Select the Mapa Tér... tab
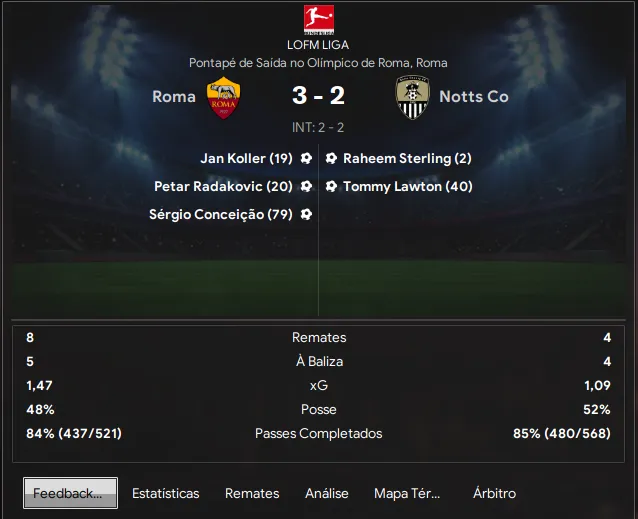 [x=406, y=493]
